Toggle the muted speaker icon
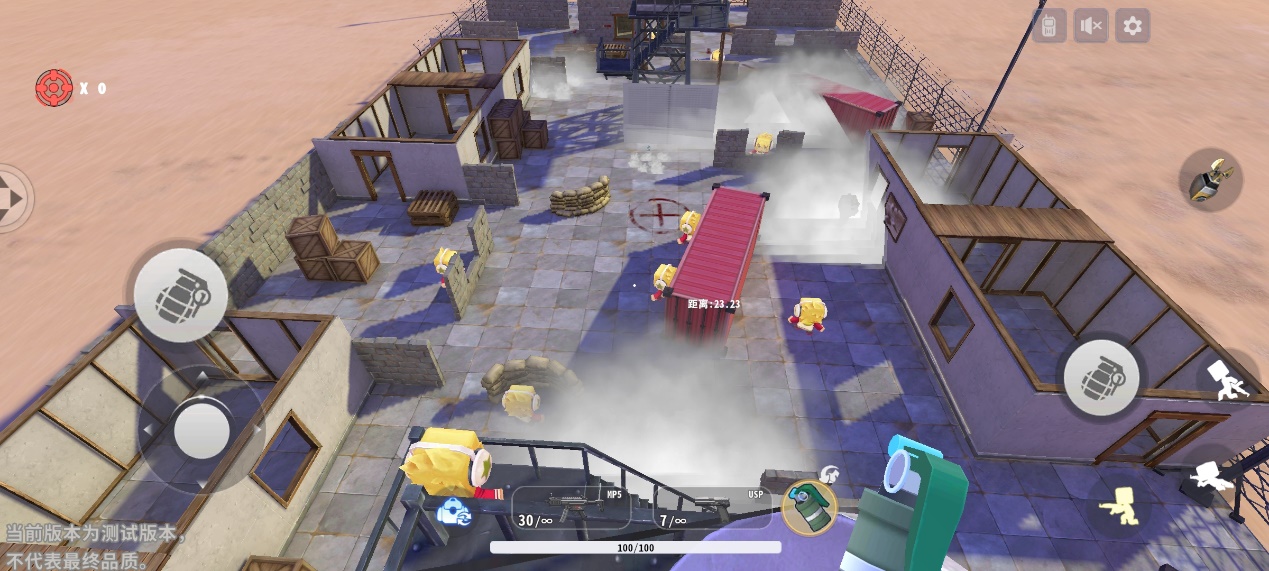1269x571 pixels. (1091, 26)
